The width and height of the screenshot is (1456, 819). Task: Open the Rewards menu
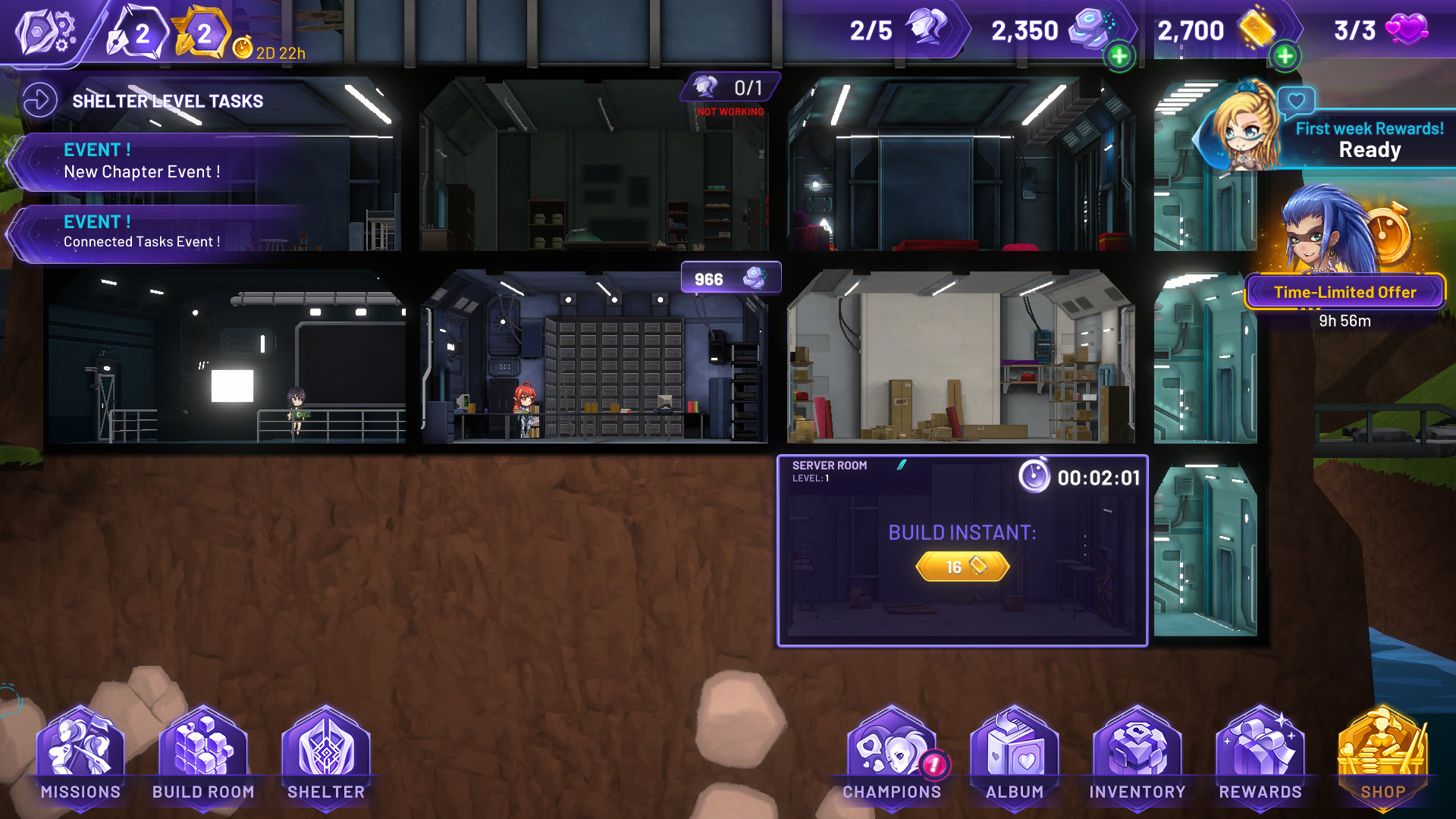[1260, 755]
